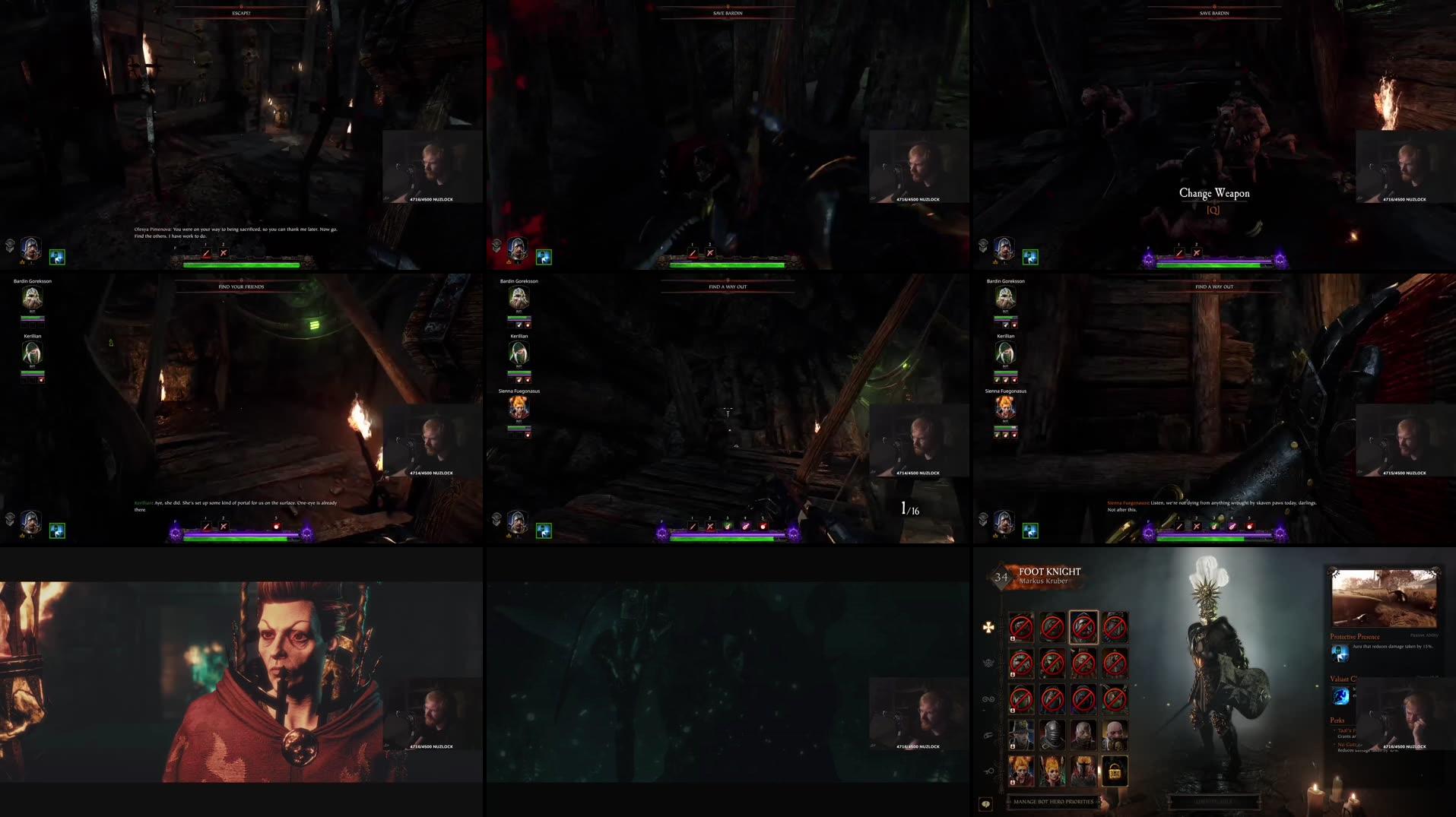Toggle the career skill indicator beside the HUD portrait
Screen dimensions: 1456x817
(x=1030, y=530)
